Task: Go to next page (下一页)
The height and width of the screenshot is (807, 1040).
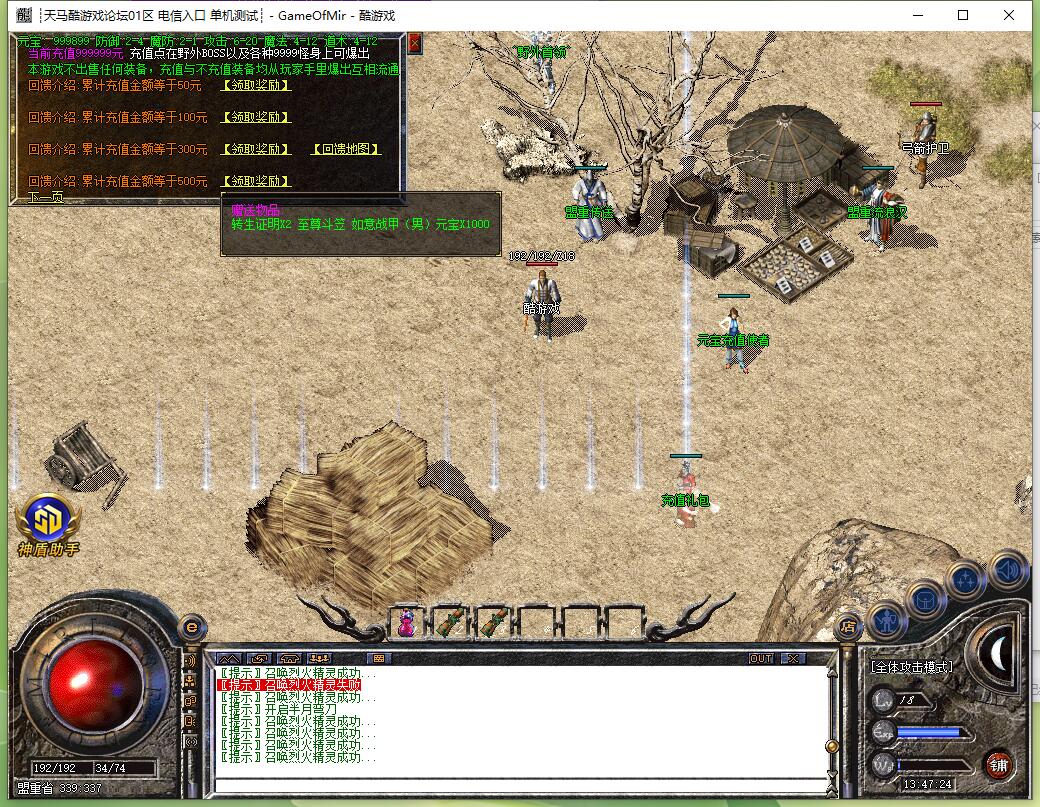Action: pos(46,197)
